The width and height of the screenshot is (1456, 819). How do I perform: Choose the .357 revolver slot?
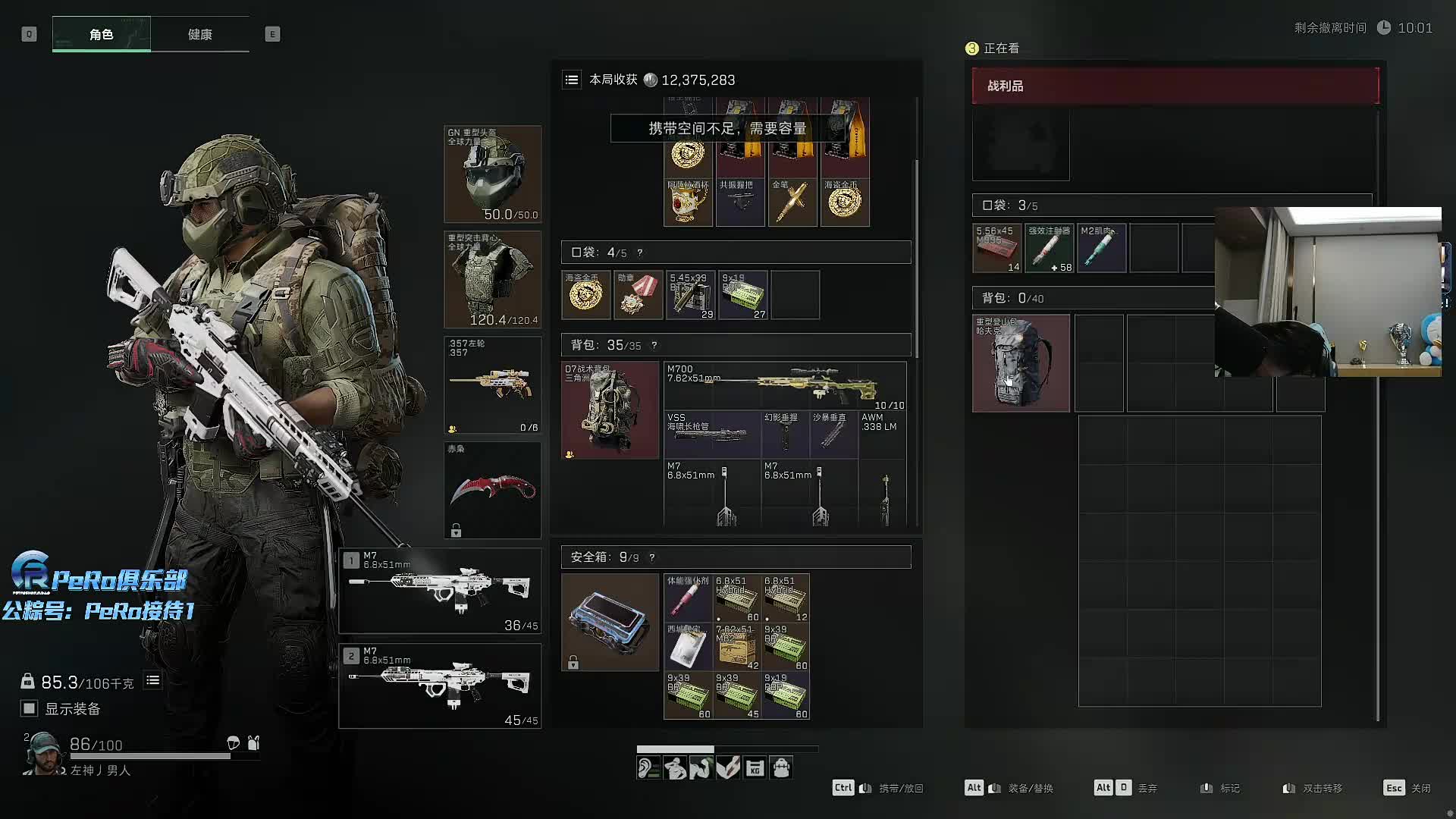click(492, 384)
